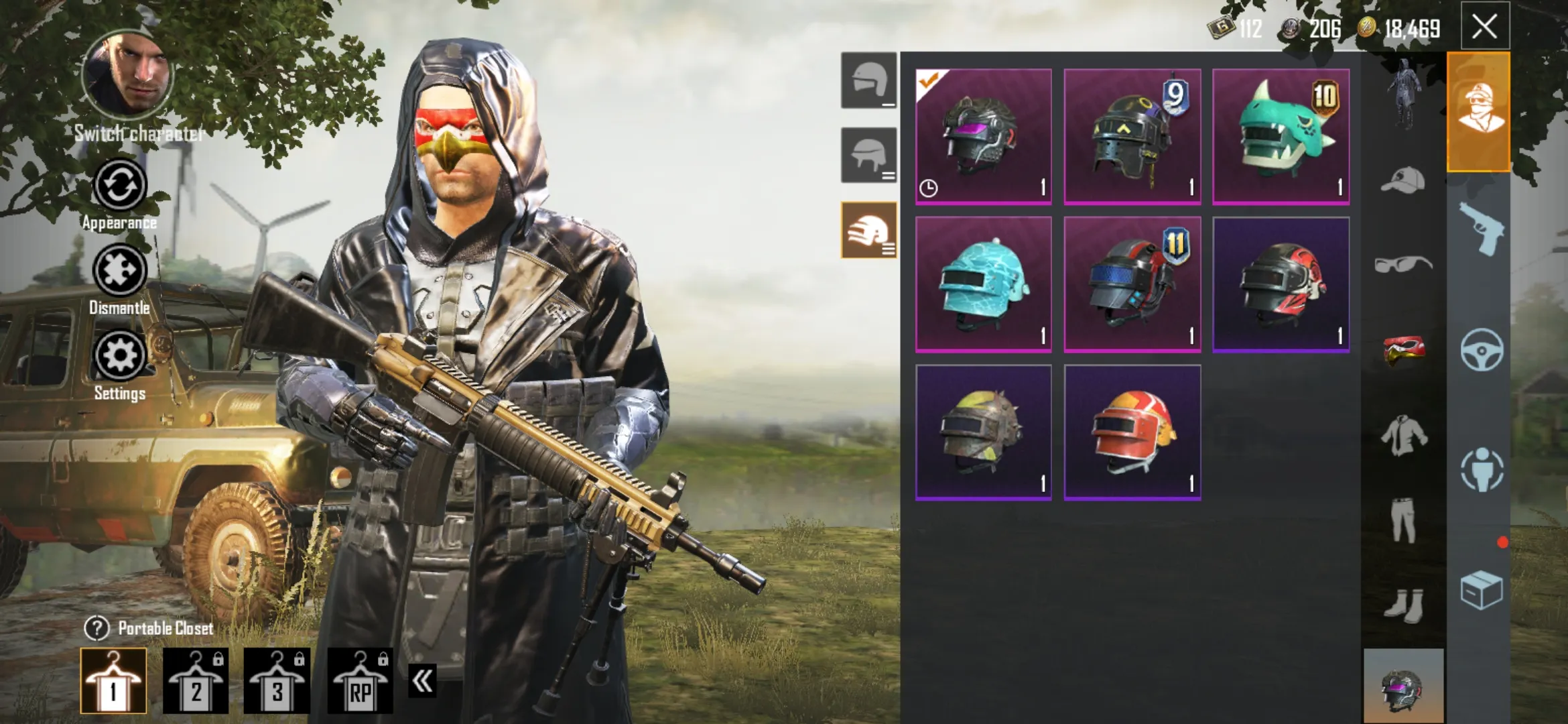Select the equipped purple visor helmet
This screenshot has height=724, width=1568.
click(x=983, y=136)
